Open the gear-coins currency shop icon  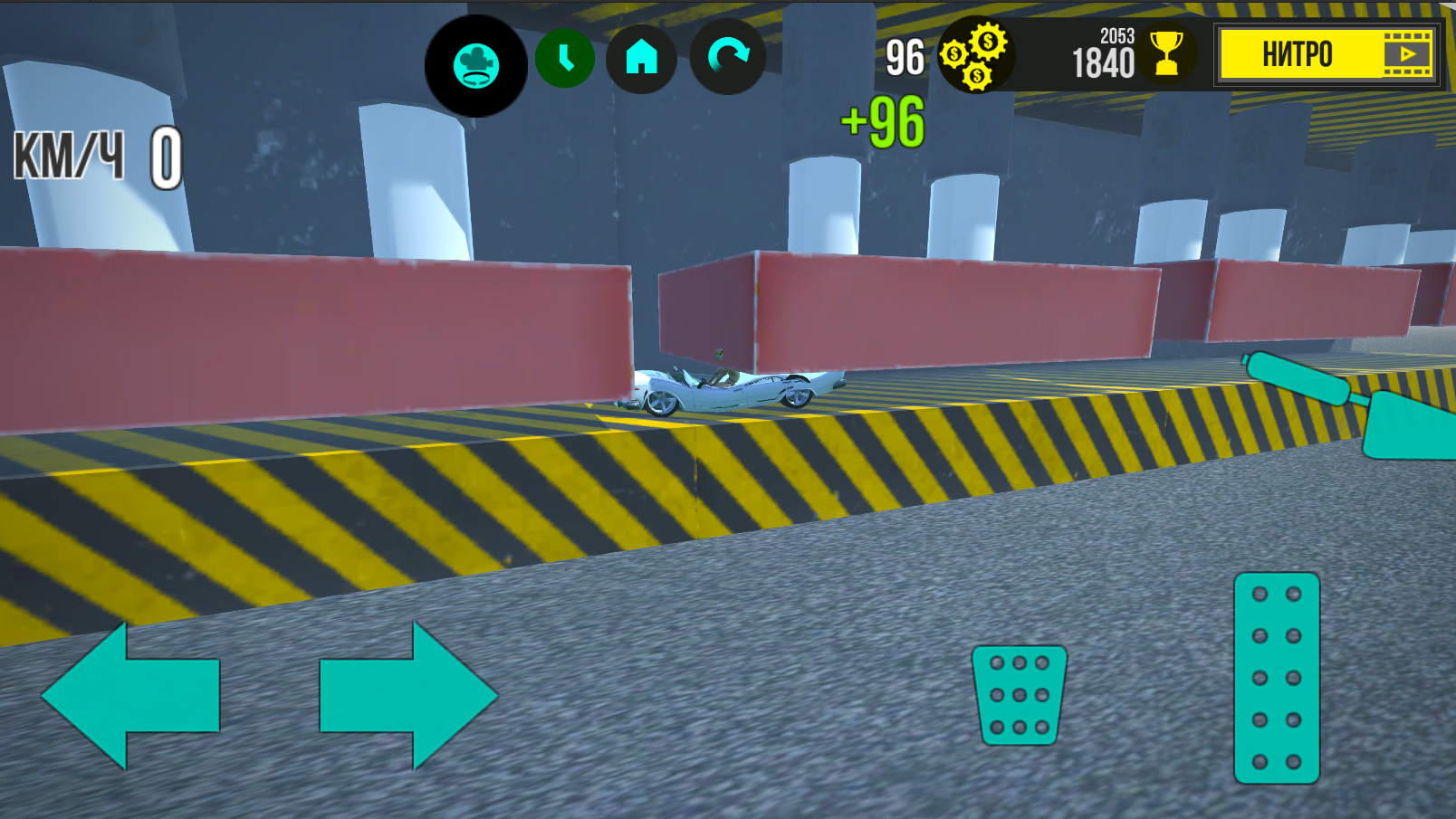[x=976, y=56]
